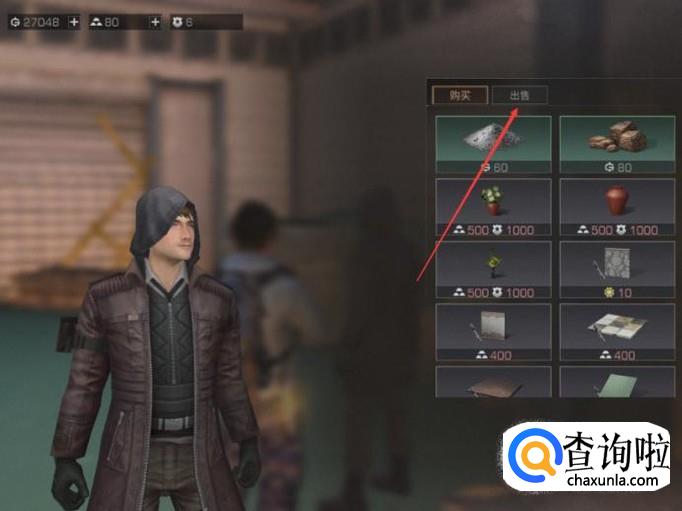Screen dimensions: 682x511
Task: Switch to the 购买 (Buy) tab
Action: 460,96
